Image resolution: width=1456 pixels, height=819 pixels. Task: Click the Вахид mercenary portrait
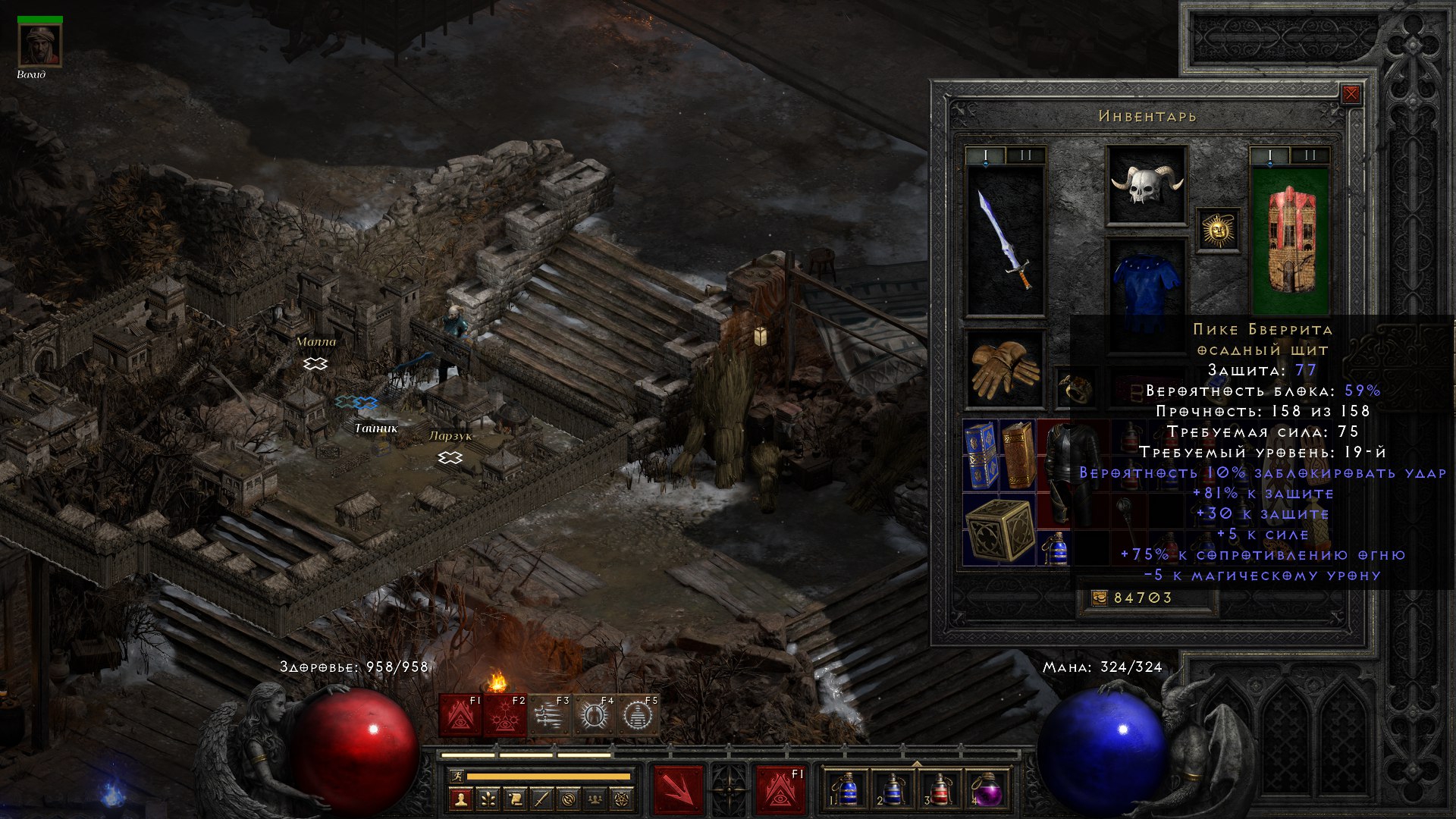click(39, 46)
